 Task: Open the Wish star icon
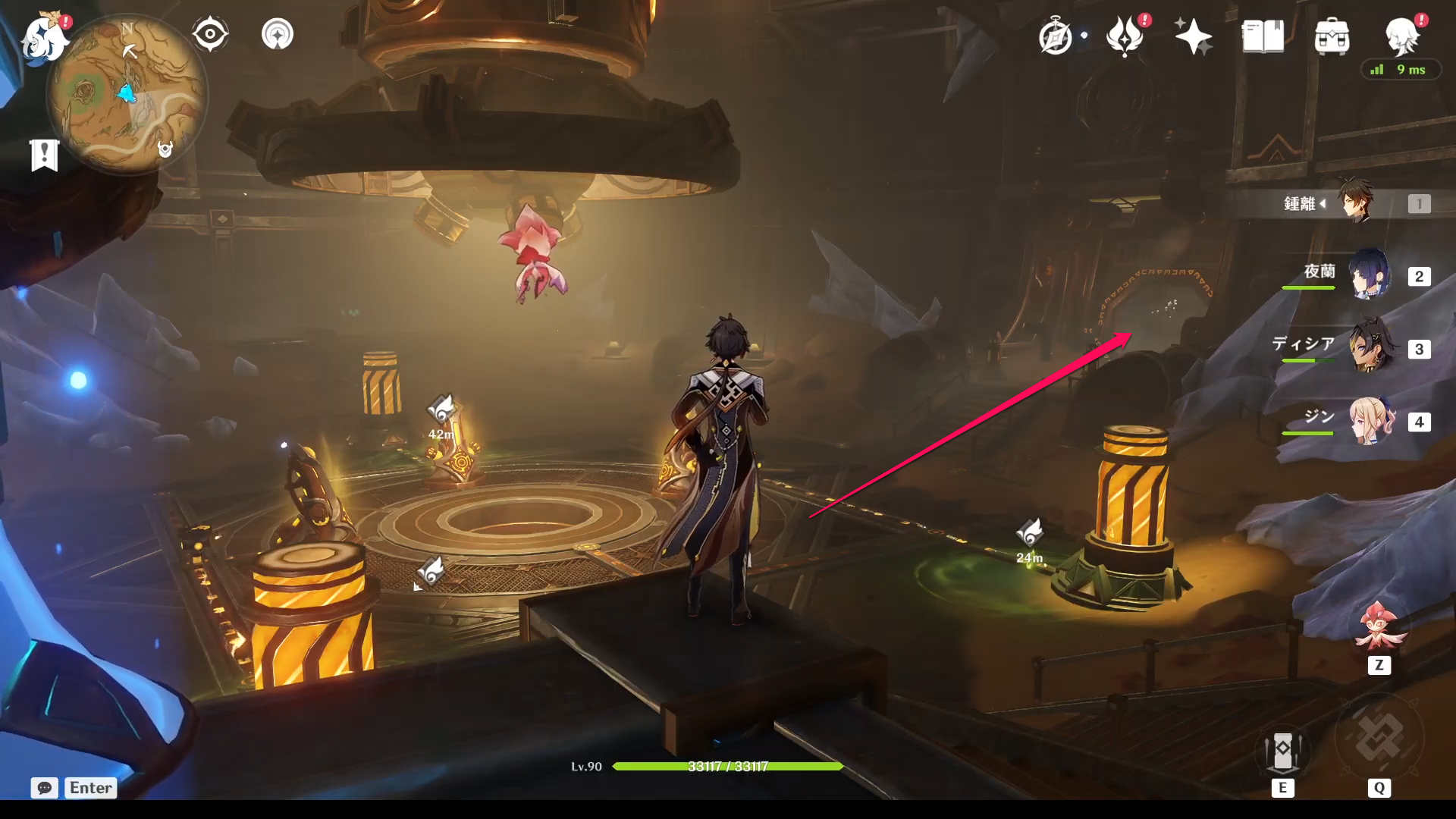coord(1193,36)
